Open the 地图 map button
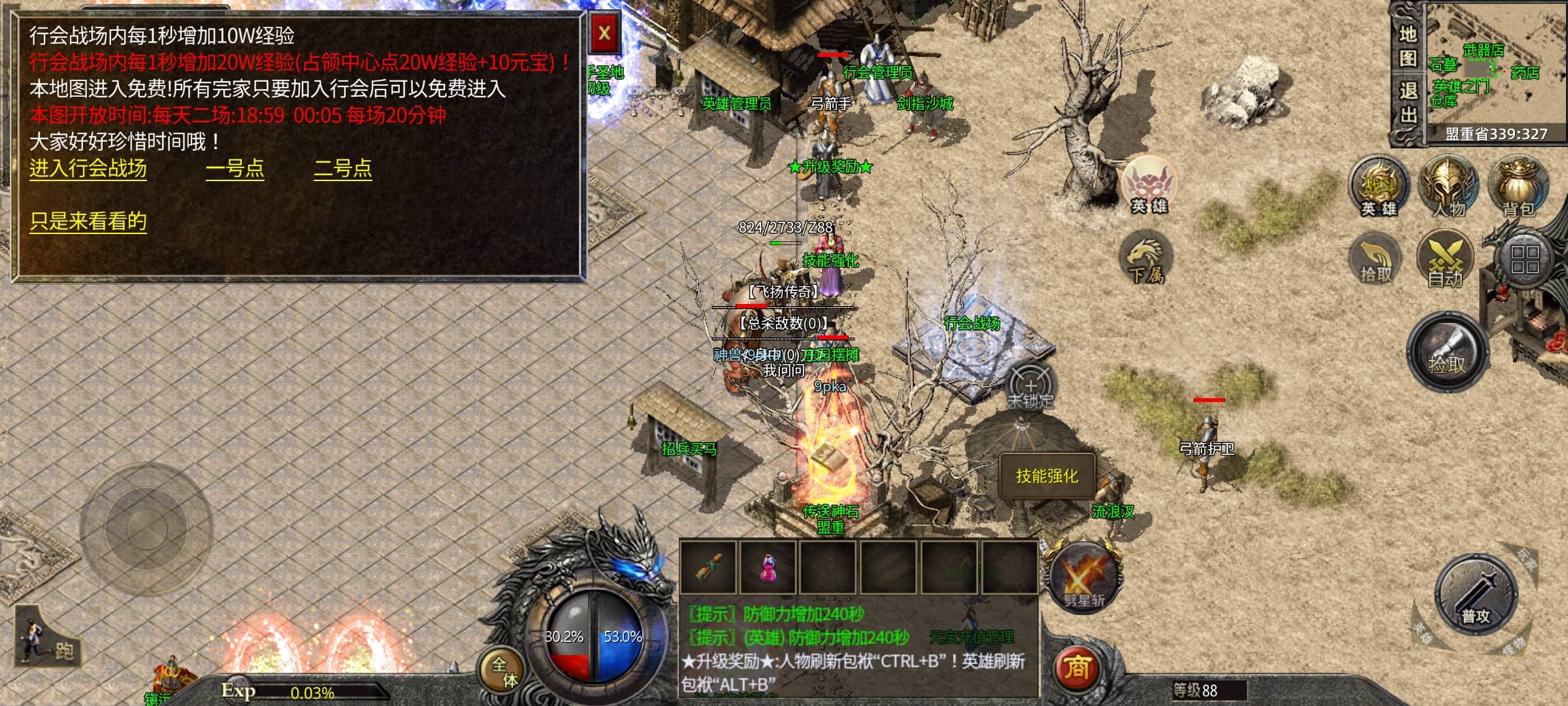The image size is (1568, 706). coord(1407,46)
